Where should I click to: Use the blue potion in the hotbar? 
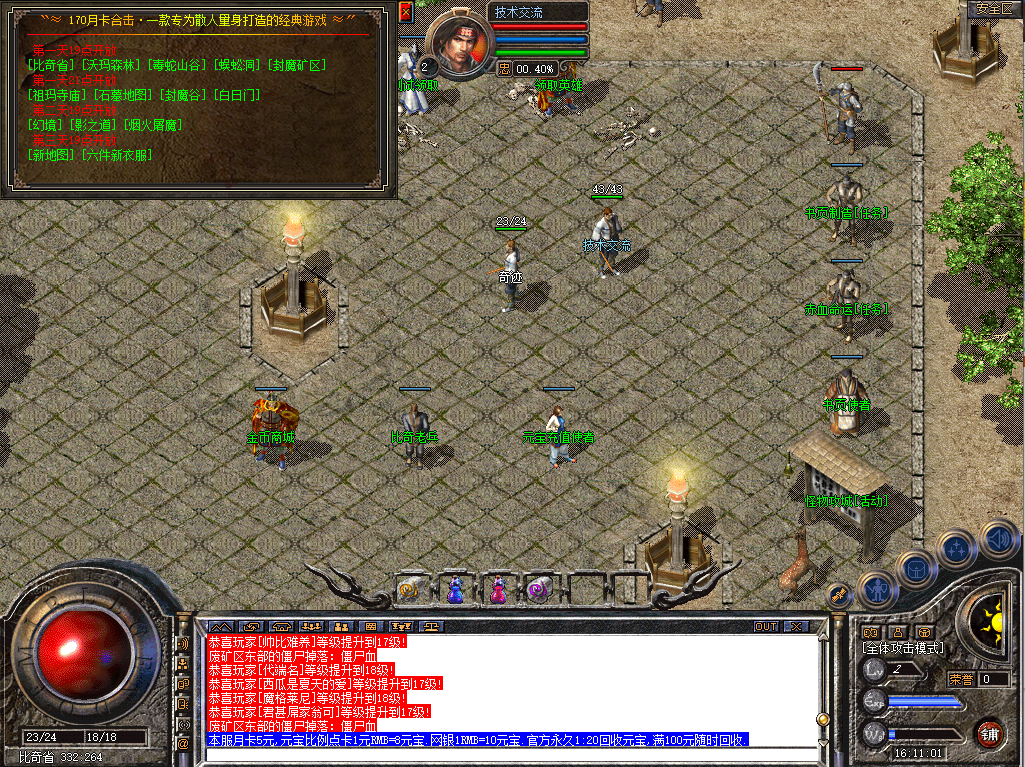coord(455,590)
